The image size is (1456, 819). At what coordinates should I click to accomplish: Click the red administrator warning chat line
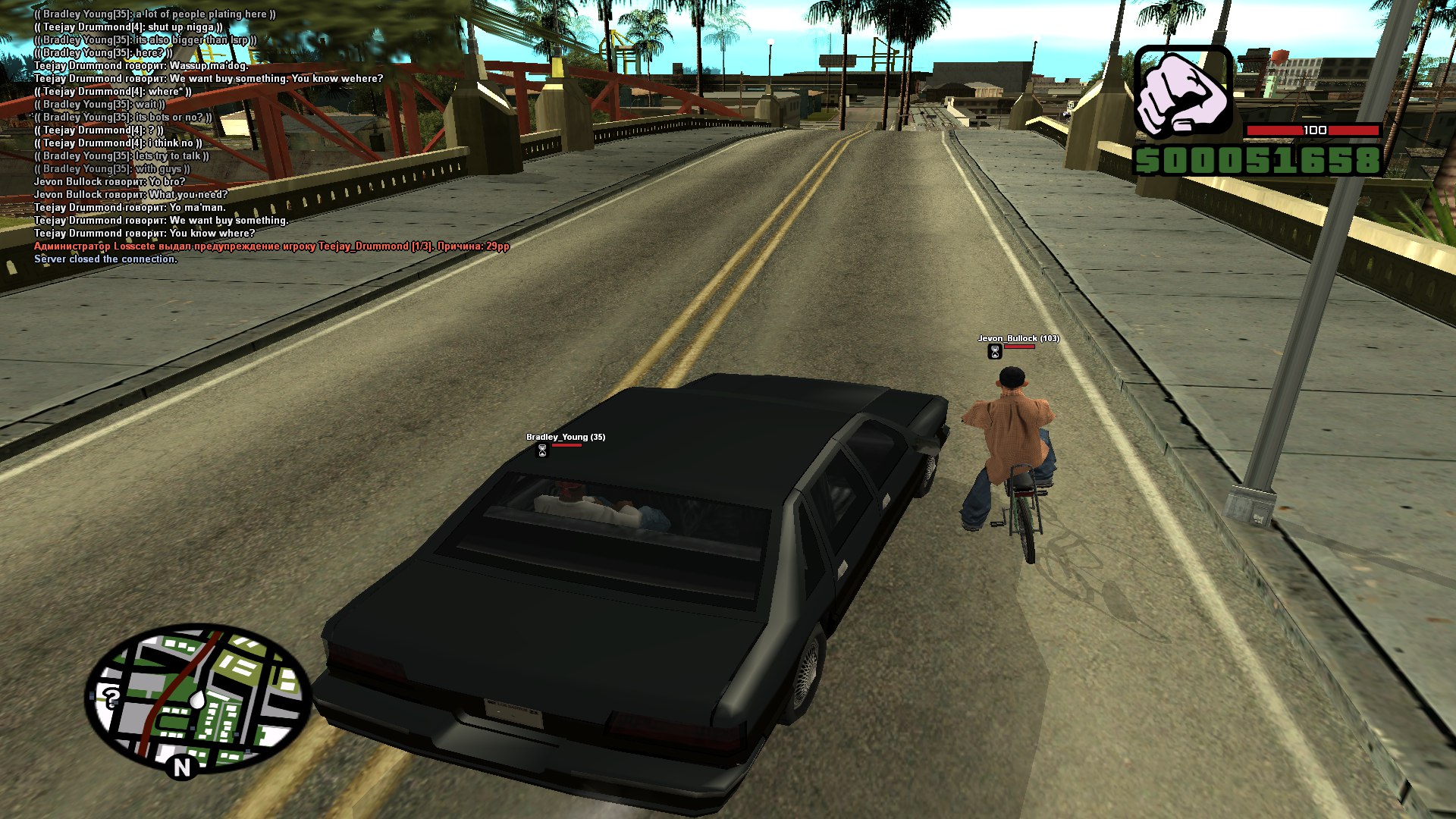tap(271, 246)
